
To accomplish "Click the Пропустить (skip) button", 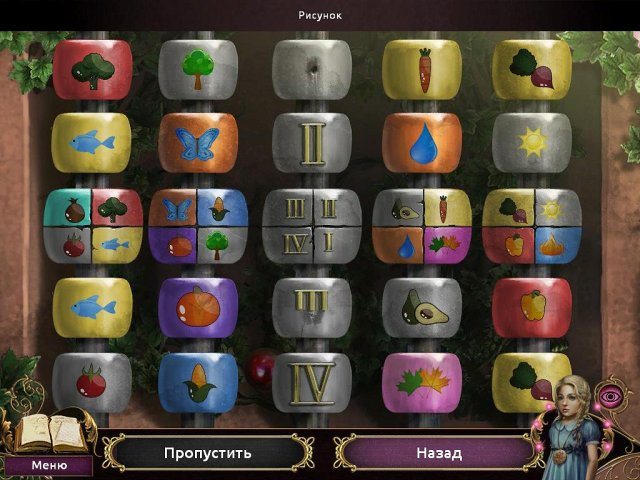I will click(207, 453).
